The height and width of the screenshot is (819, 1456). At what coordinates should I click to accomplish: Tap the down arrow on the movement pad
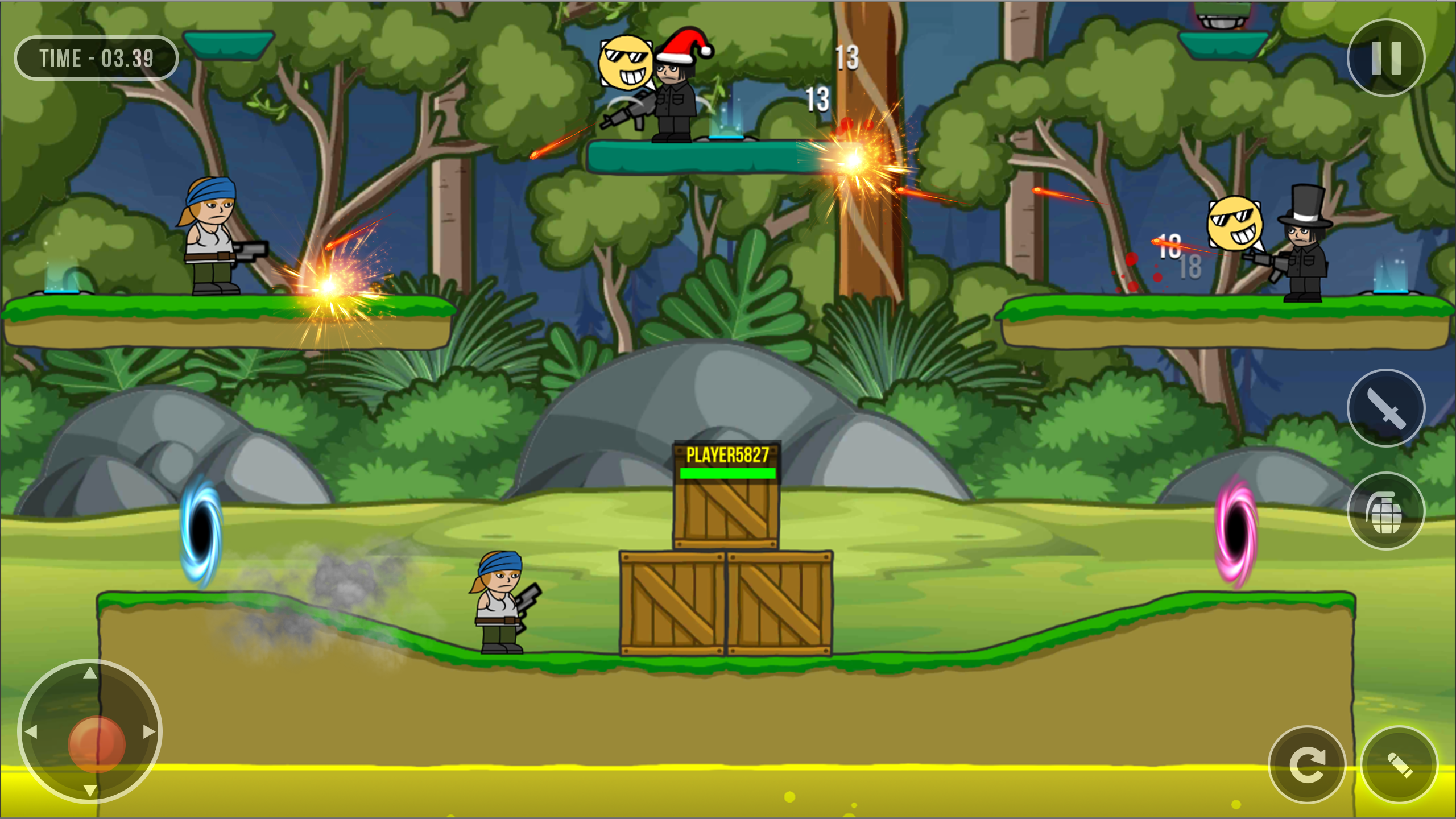click(91, 791)
